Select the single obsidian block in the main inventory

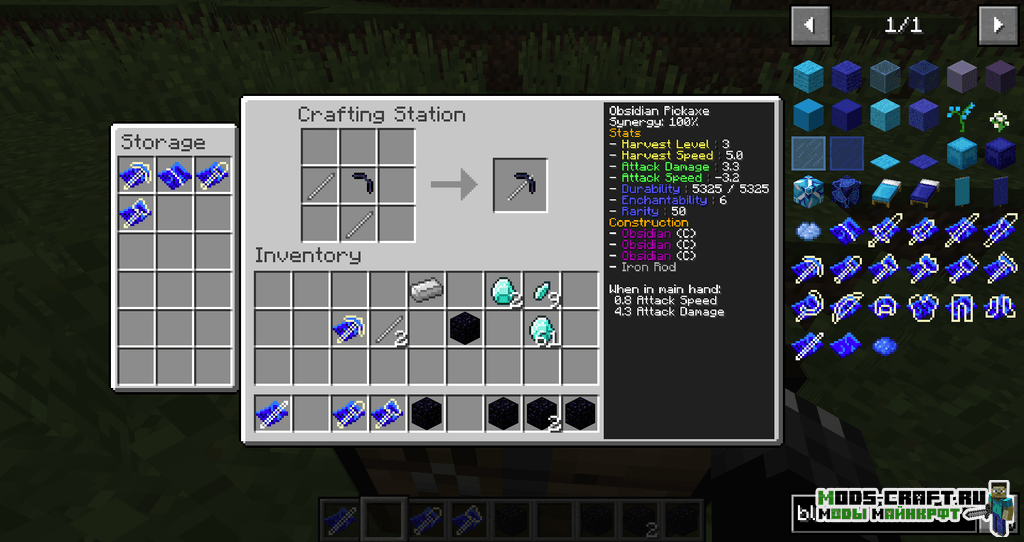coord(464,329)
